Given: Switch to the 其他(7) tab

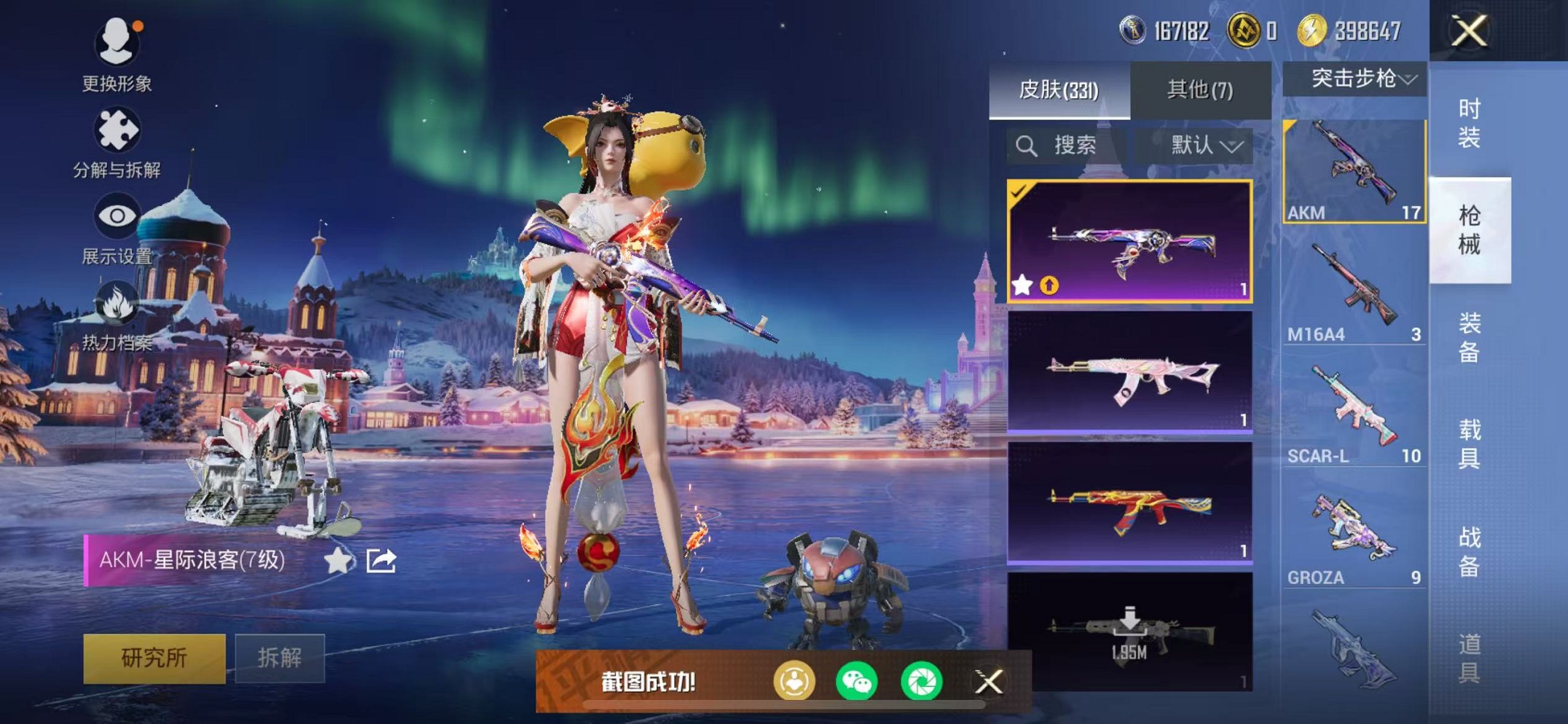Looking at the screenshot, I should point(1200,90).
